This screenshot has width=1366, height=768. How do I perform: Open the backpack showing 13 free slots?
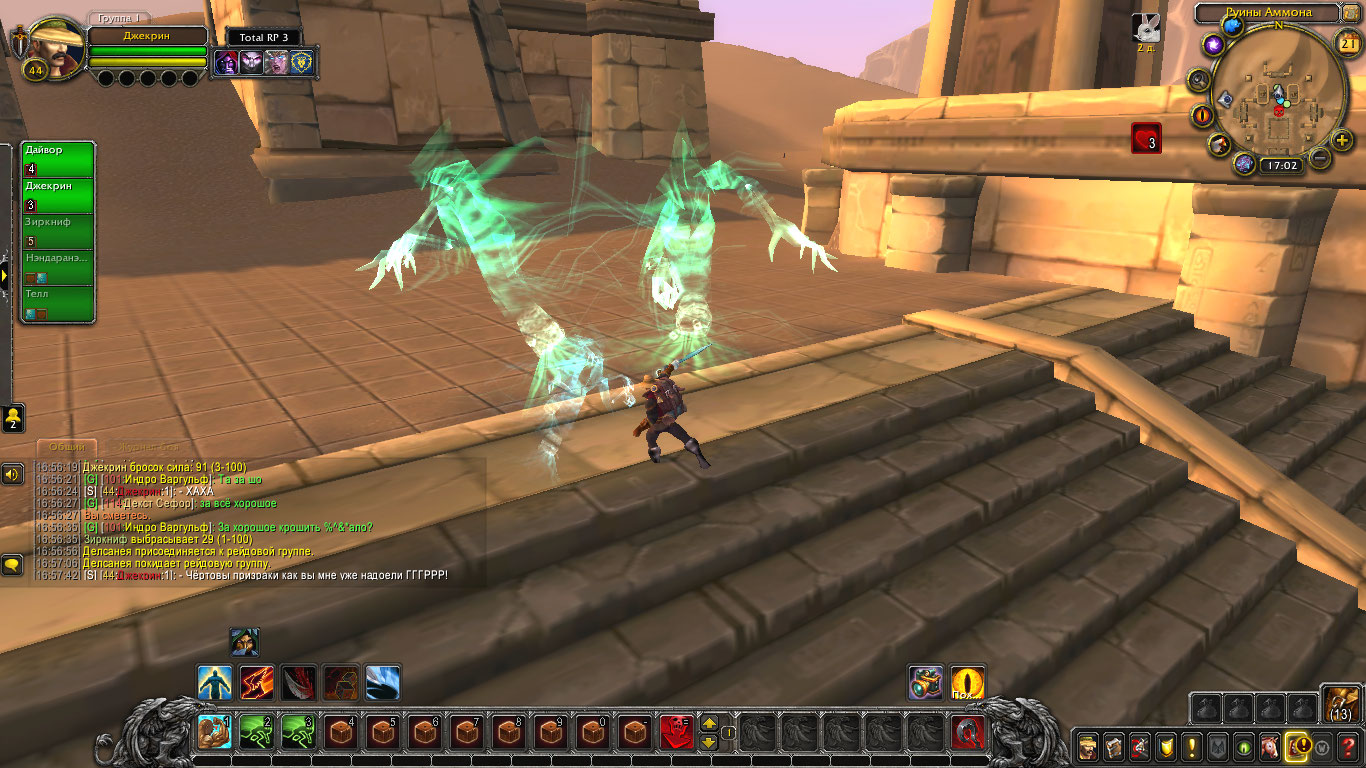click(x=1341, y=703)
